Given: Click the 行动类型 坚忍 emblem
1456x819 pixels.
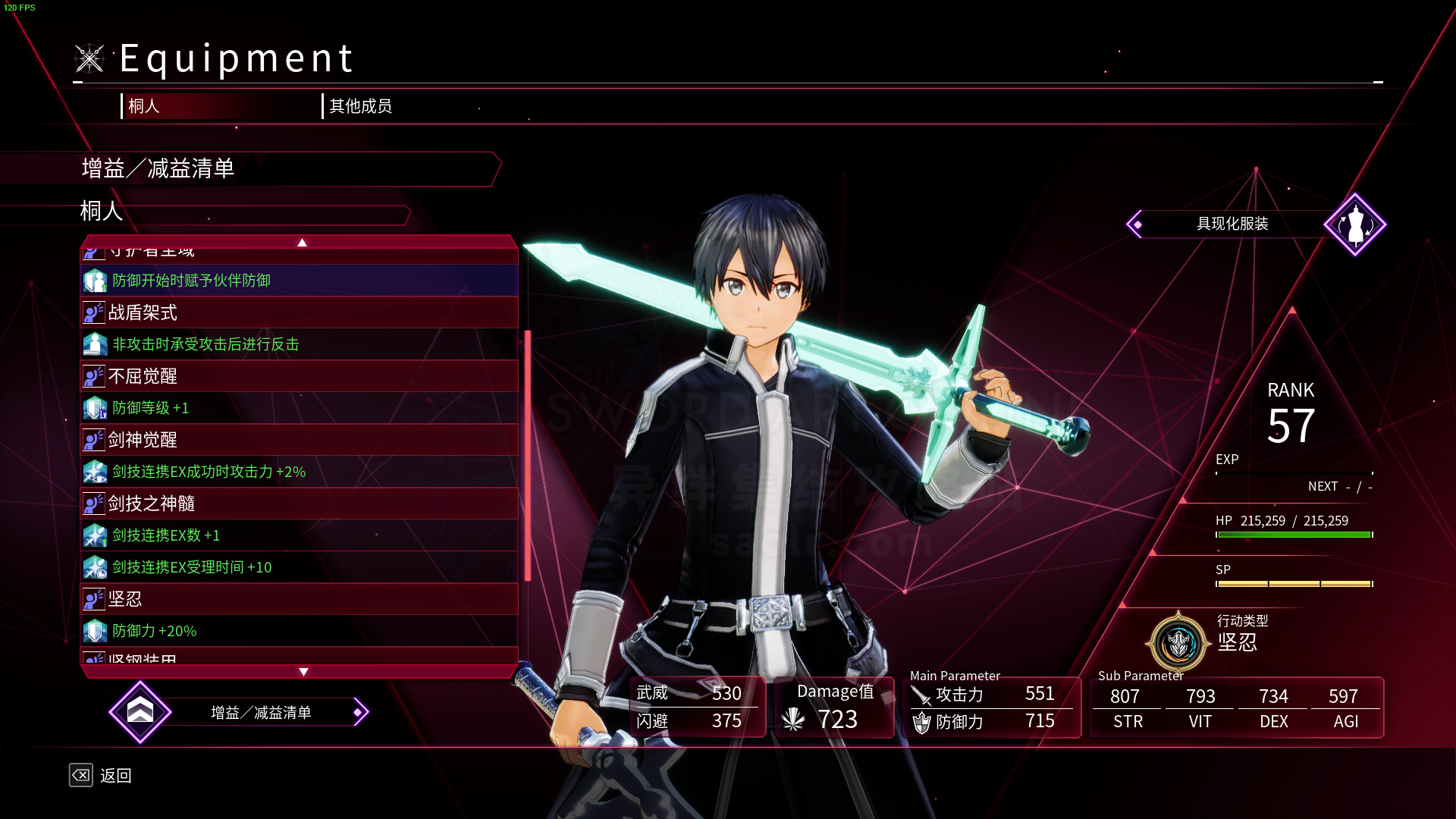Looking at the screenshot, I should tap(1178, 643).
